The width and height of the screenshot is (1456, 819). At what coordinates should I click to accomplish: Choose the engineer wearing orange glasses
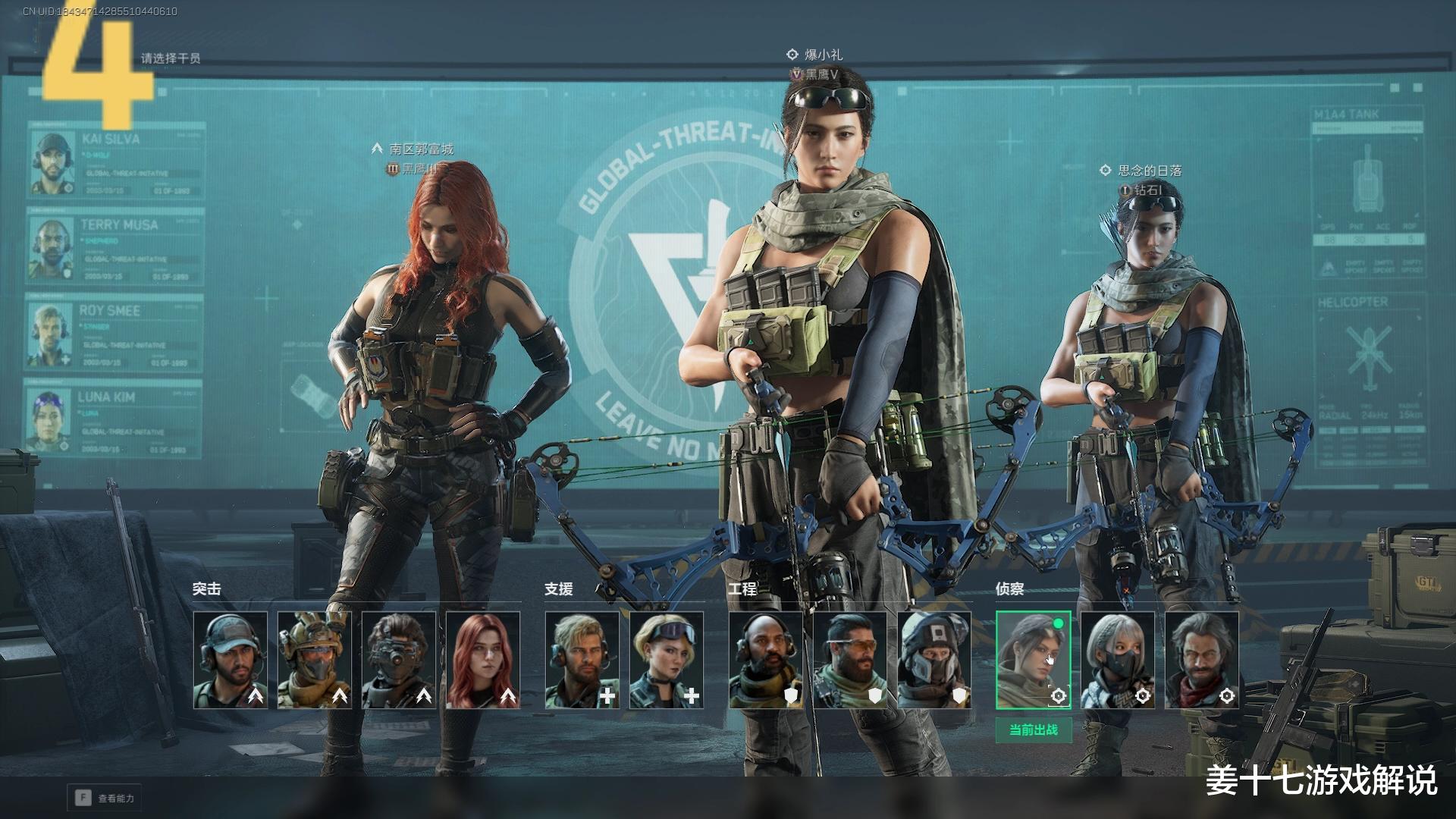tap(850, 660)
